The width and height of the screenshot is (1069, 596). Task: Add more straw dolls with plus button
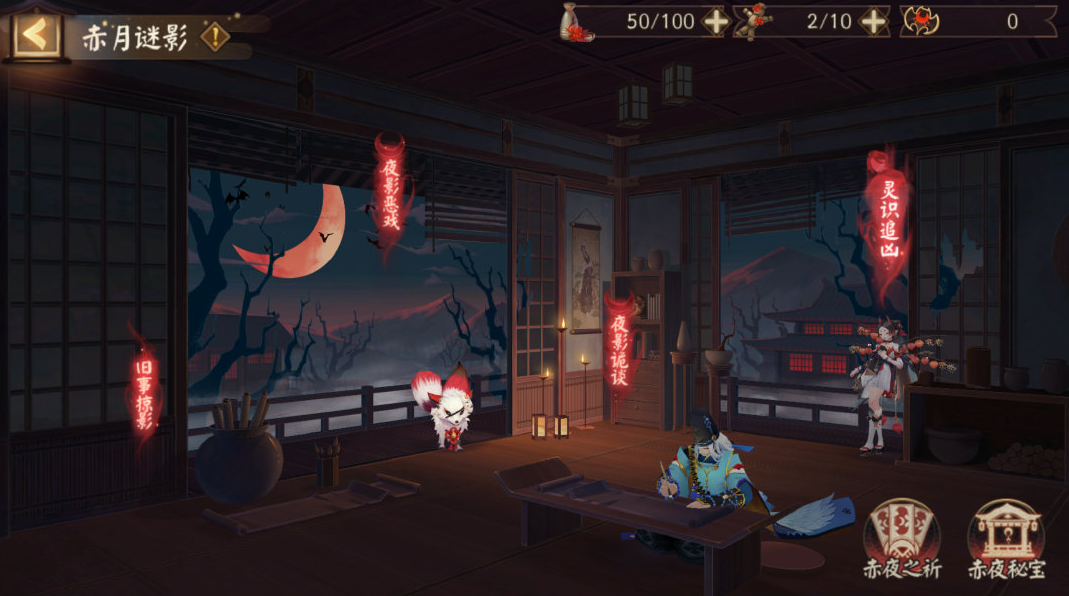click(873, 21)
